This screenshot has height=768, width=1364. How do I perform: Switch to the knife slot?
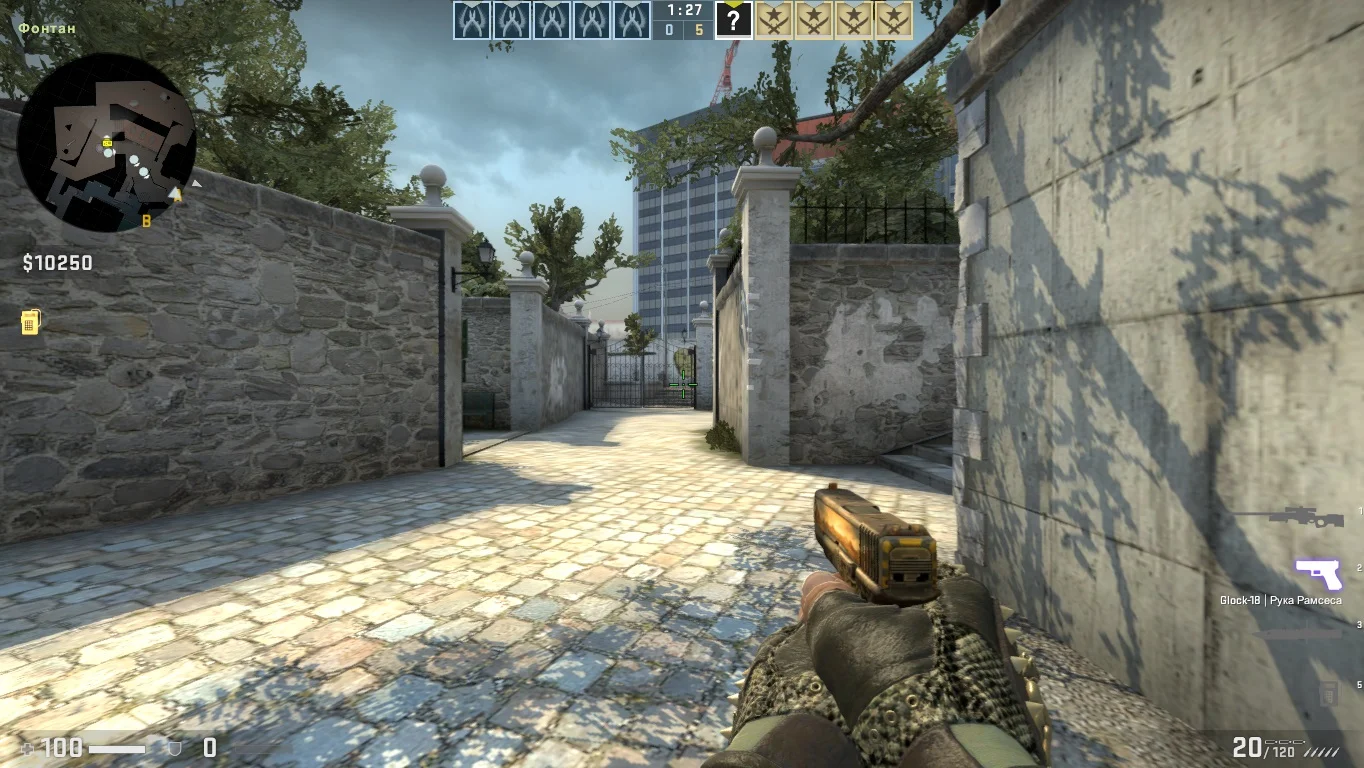pyautogui.click(x=1298, y=633)
